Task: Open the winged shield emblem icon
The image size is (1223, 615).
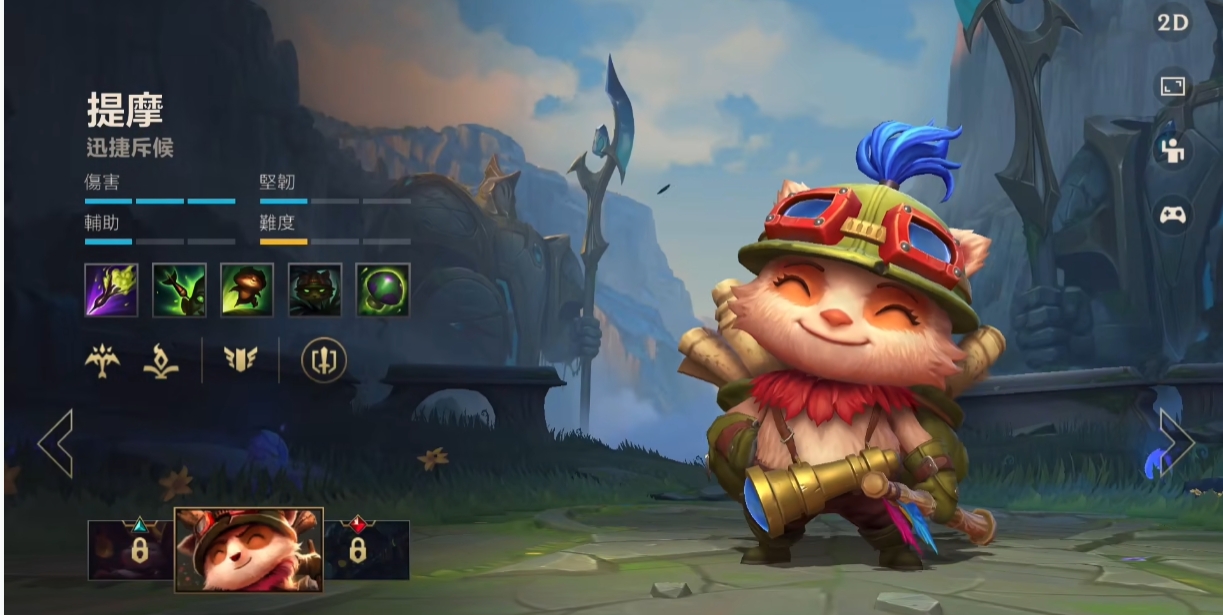Action: 241,361
